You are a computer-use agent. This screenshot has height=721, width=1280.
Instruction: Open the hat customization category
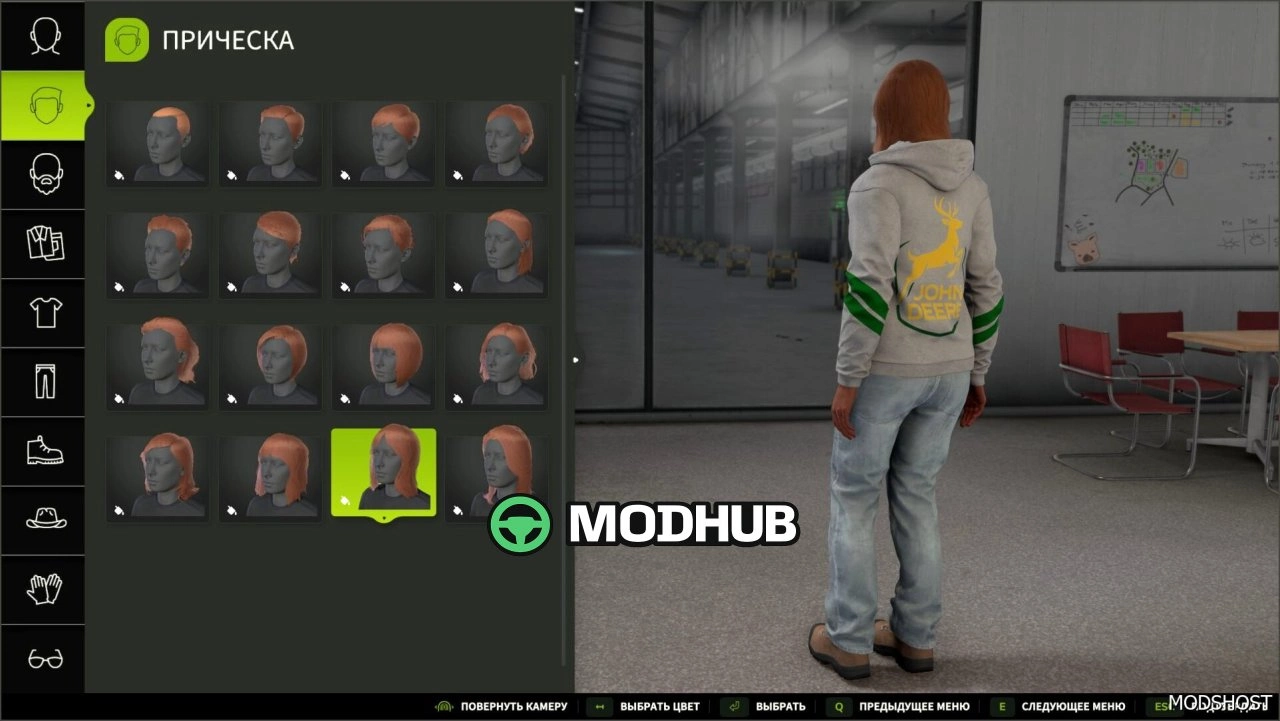[43, 520]
